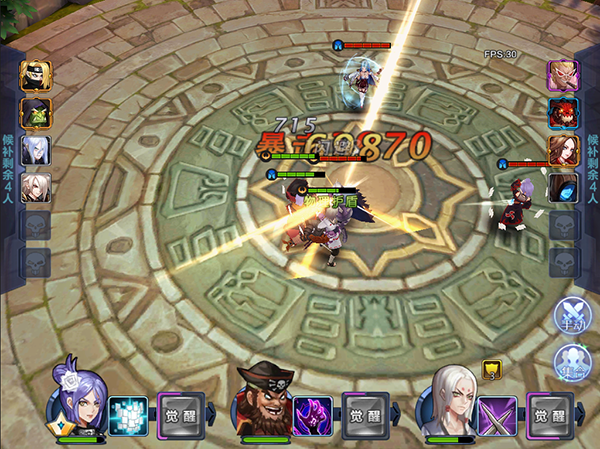Activate the white cube shield skill
The height and width of the screenshot is (449, 600).
tap(127, 415)
